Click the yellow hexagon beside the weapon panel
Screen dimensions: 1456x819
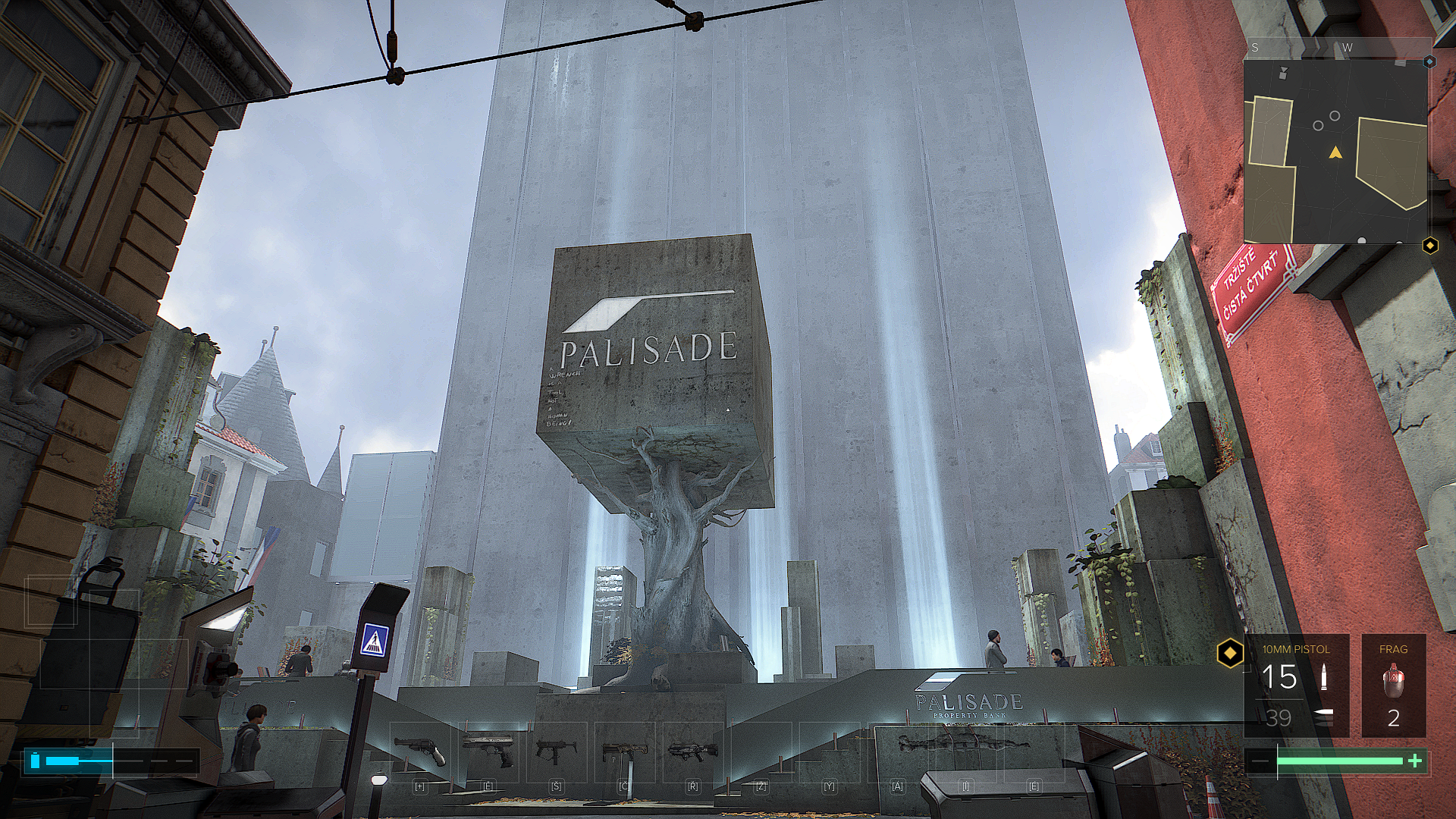tap(1229, 652)
